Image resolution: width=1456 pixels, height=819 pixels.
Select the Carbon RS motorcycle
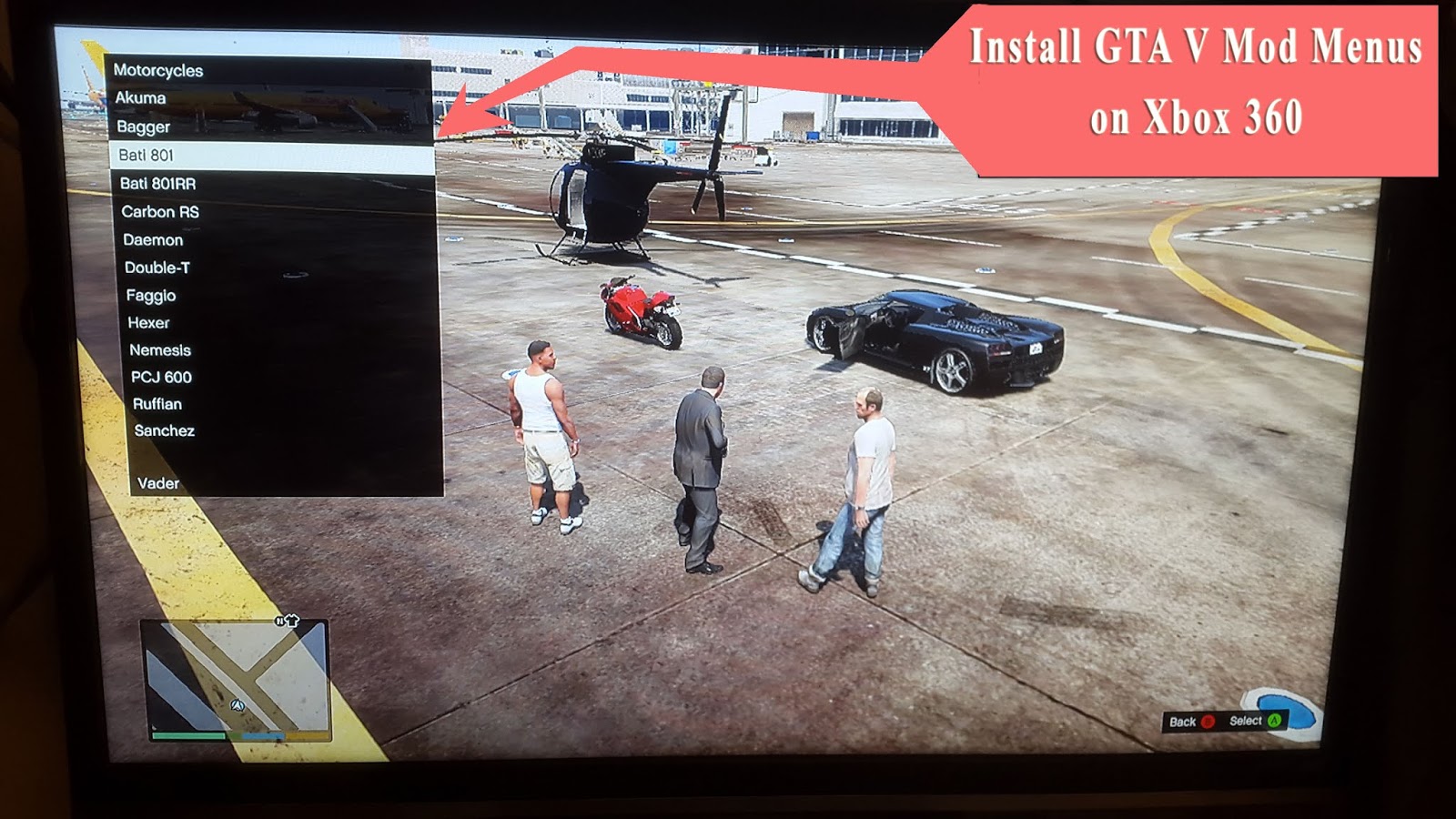160,210
